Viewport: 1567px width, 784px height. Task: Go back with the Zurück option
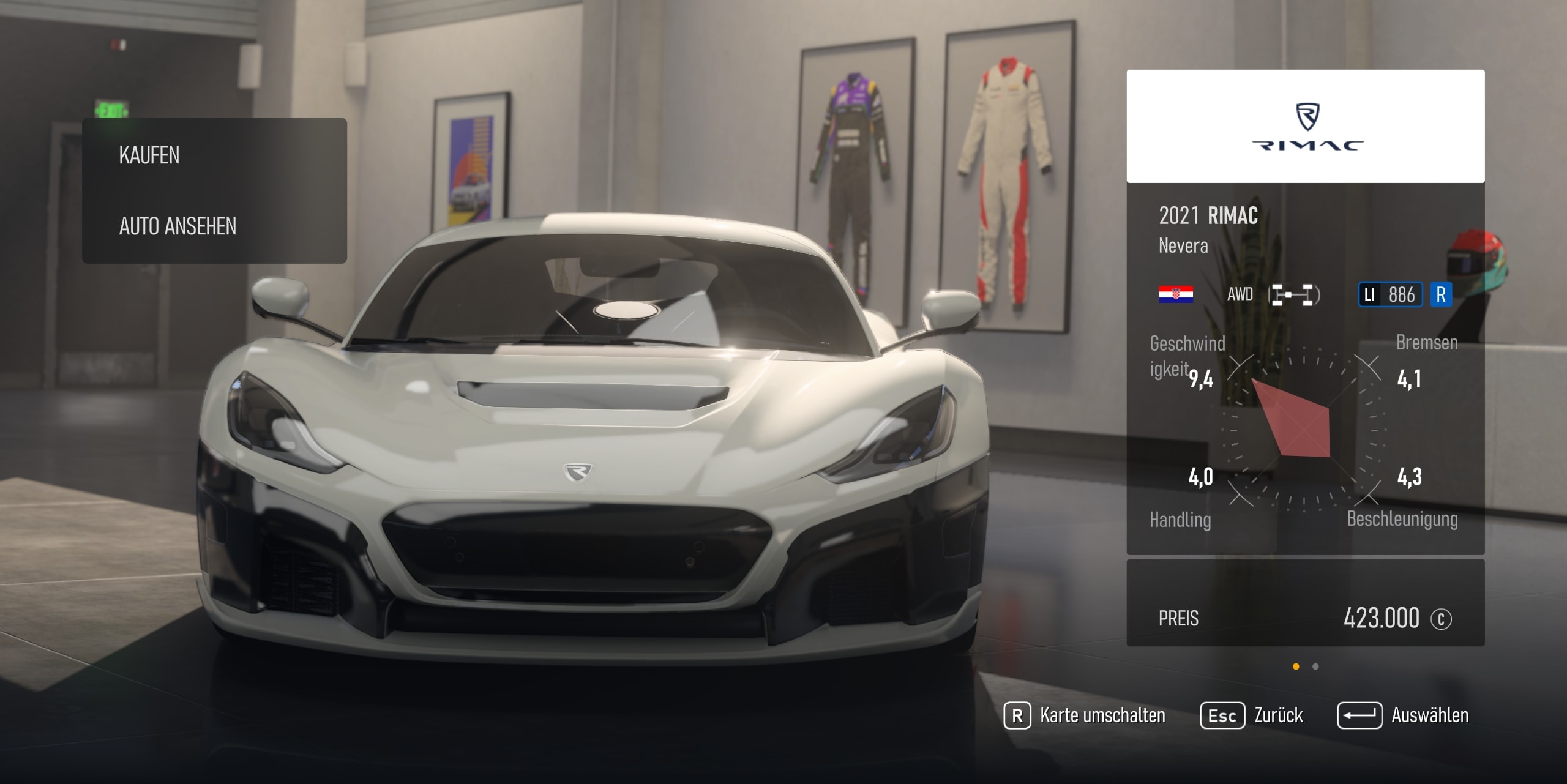coord(1252,715)
